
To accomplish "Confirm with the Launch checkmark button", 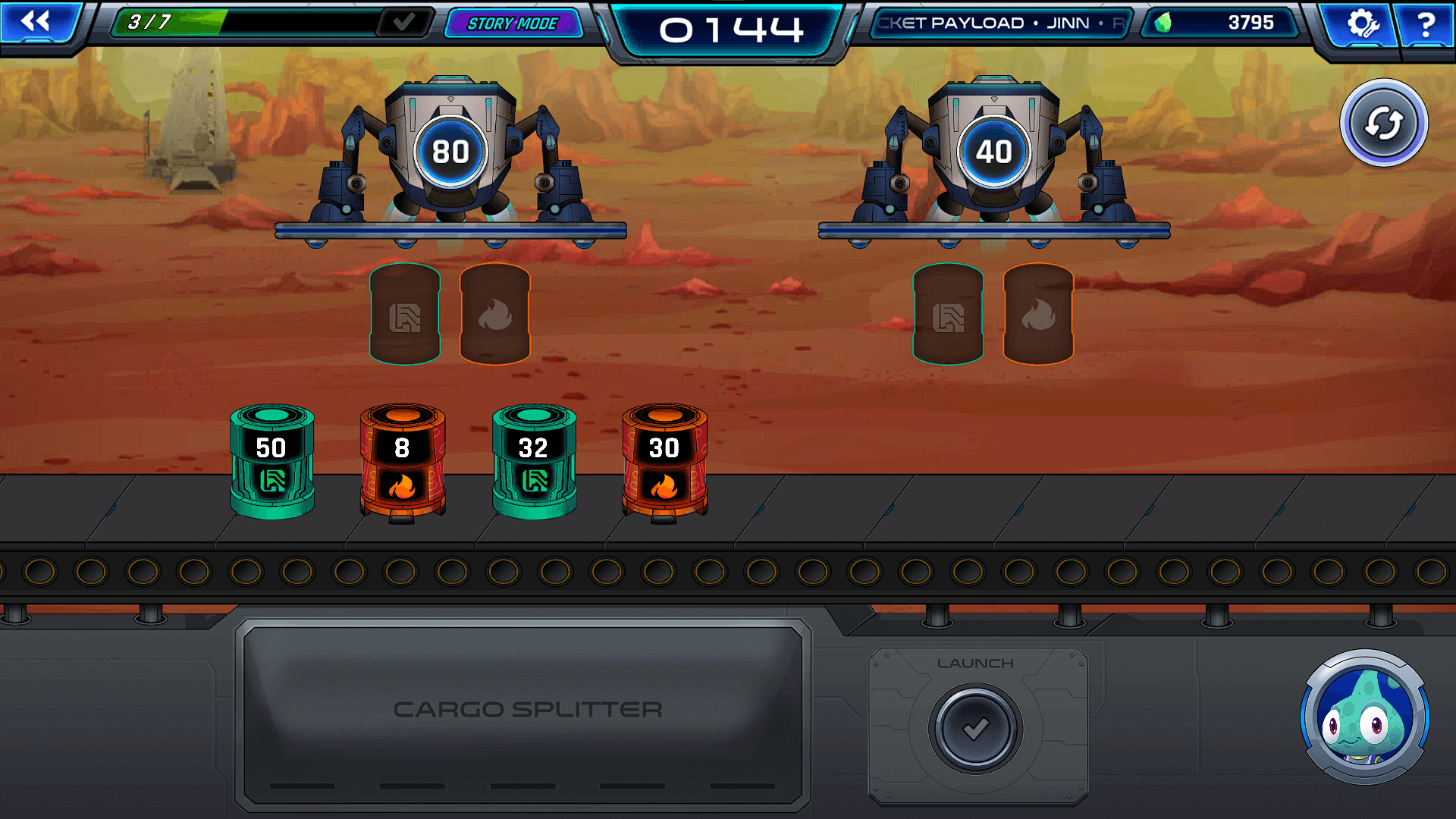I will 975,728.
